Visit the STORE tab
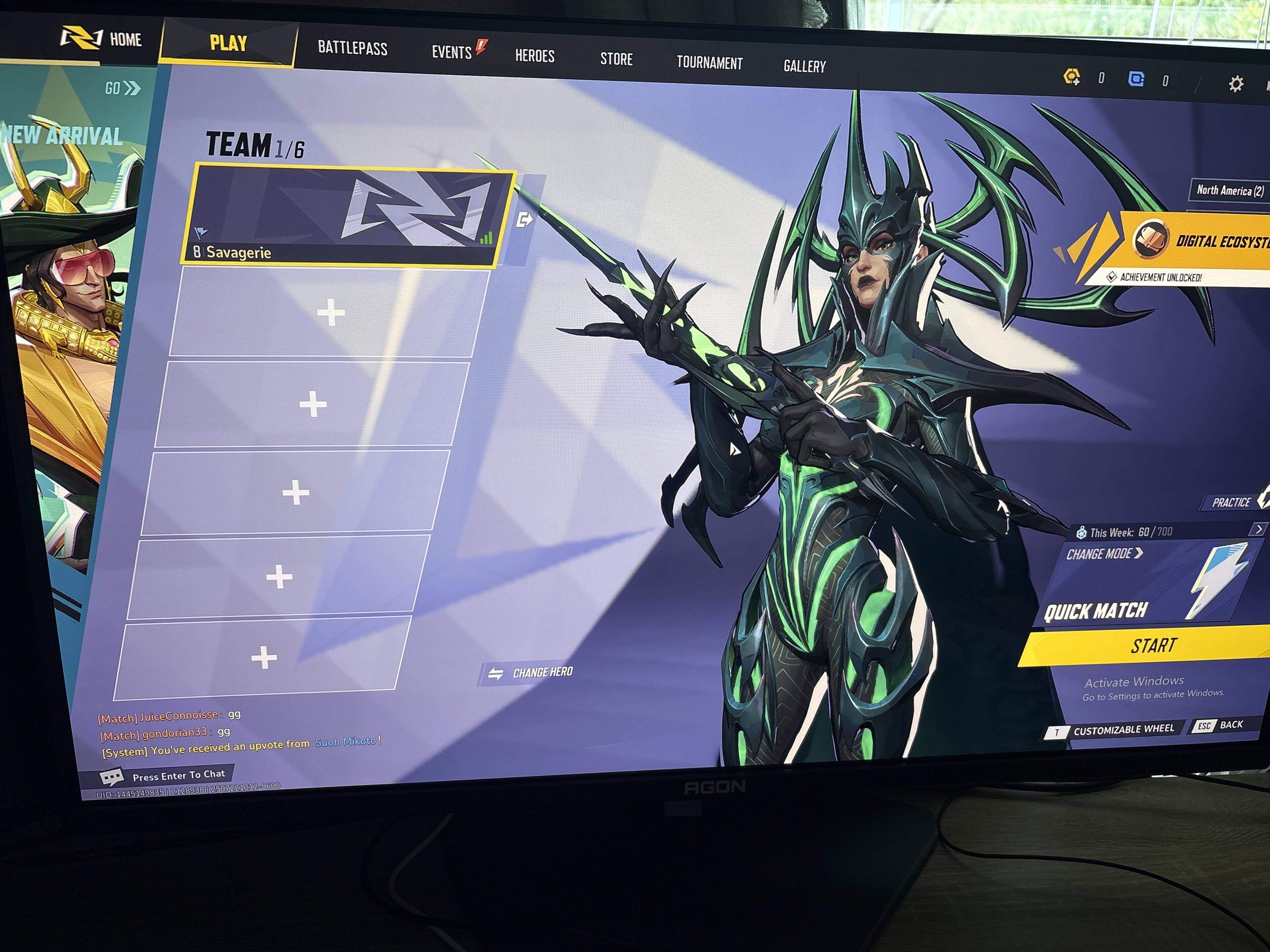The image size is (1270, 952). pyautogui.click(x=616, y=59)
